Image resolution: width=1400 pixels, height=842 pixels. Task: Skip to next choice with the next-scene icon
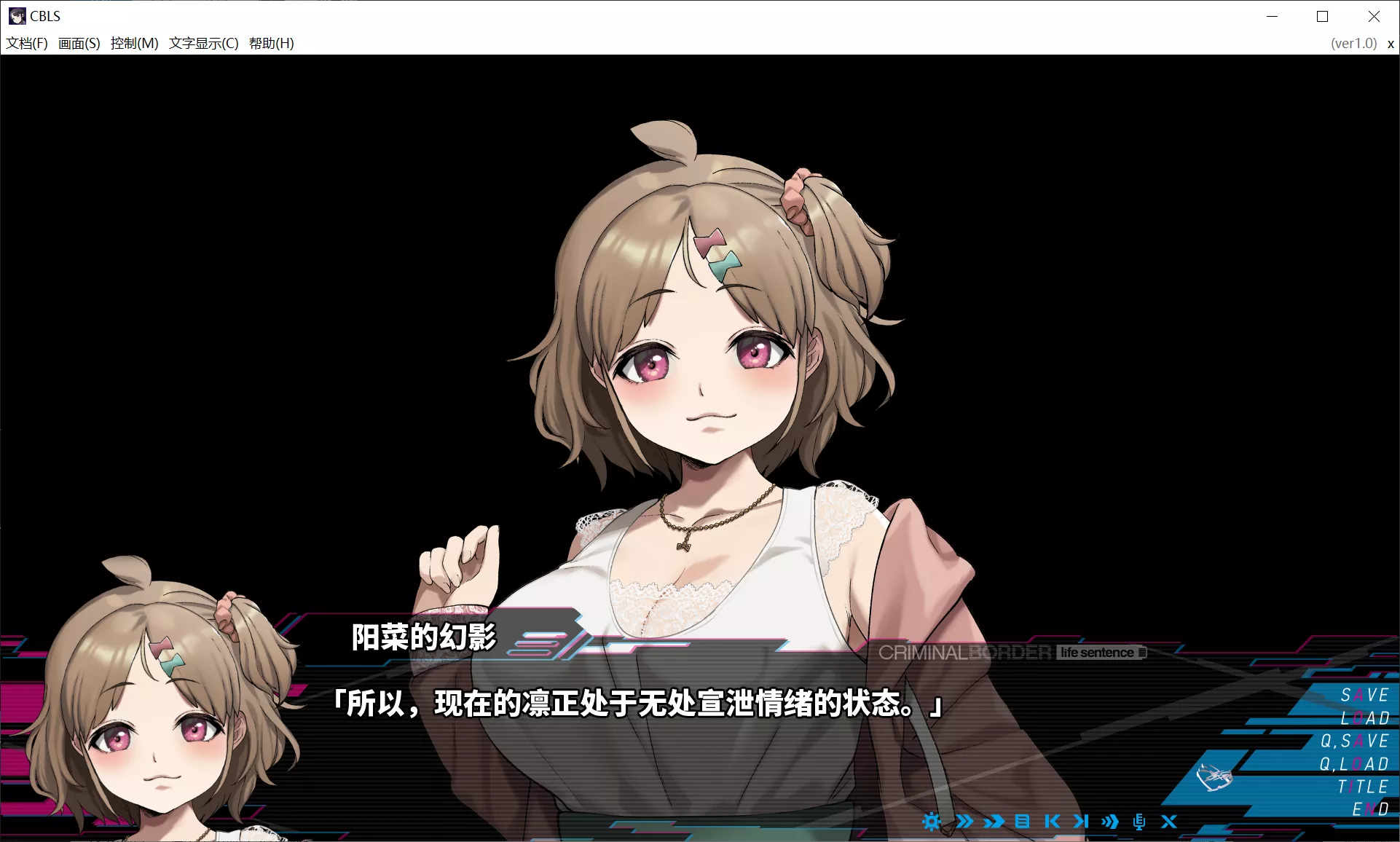point(1081,822)
